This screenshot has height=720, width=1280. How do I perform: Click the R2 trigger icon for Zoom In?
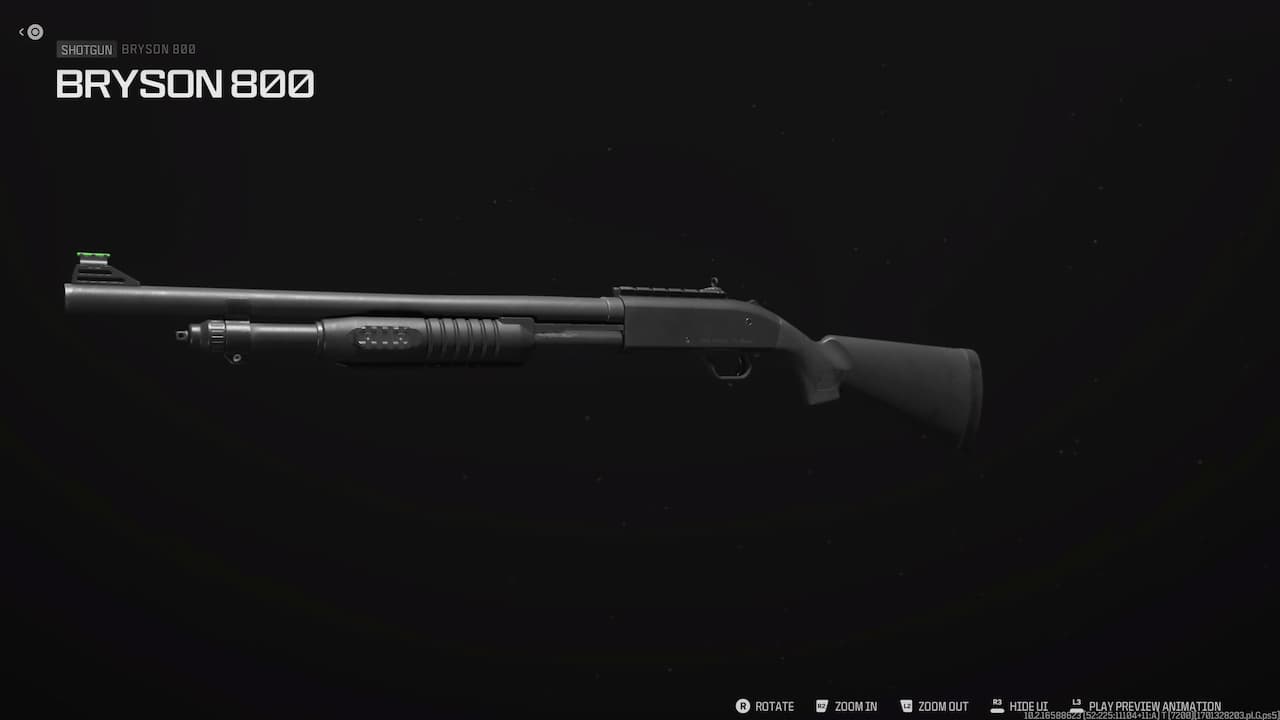point(820,706)
